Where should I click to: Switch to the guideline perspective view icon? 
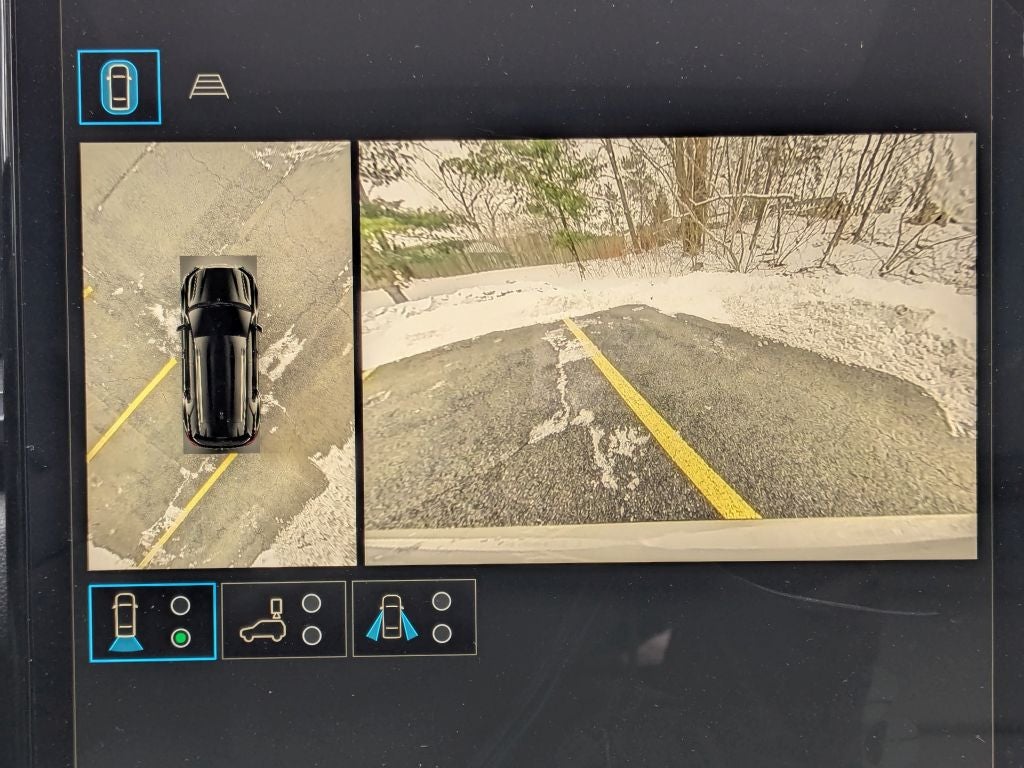208,87
